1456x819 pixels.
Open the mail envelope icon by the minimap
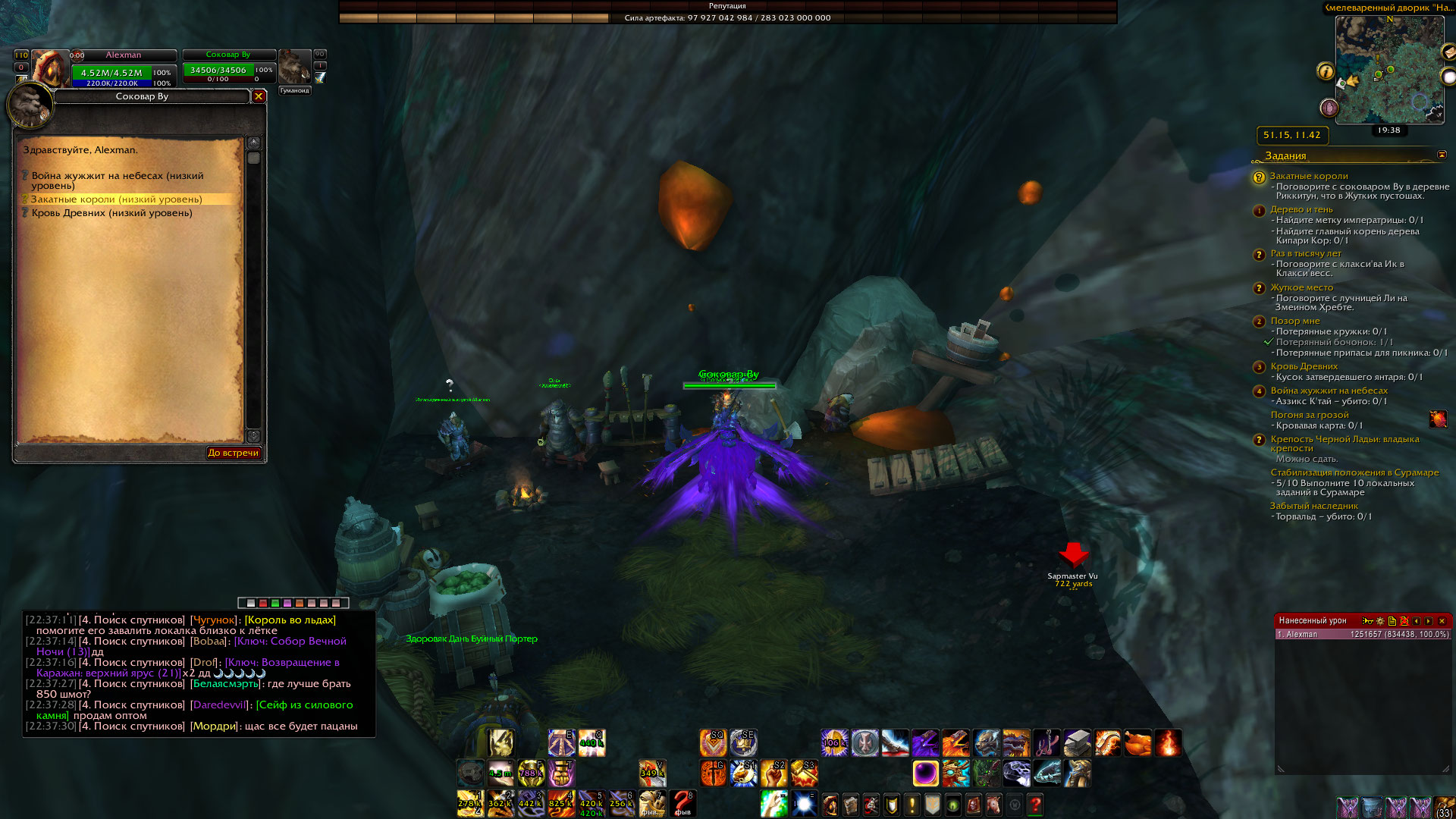tap(1448, 52)
